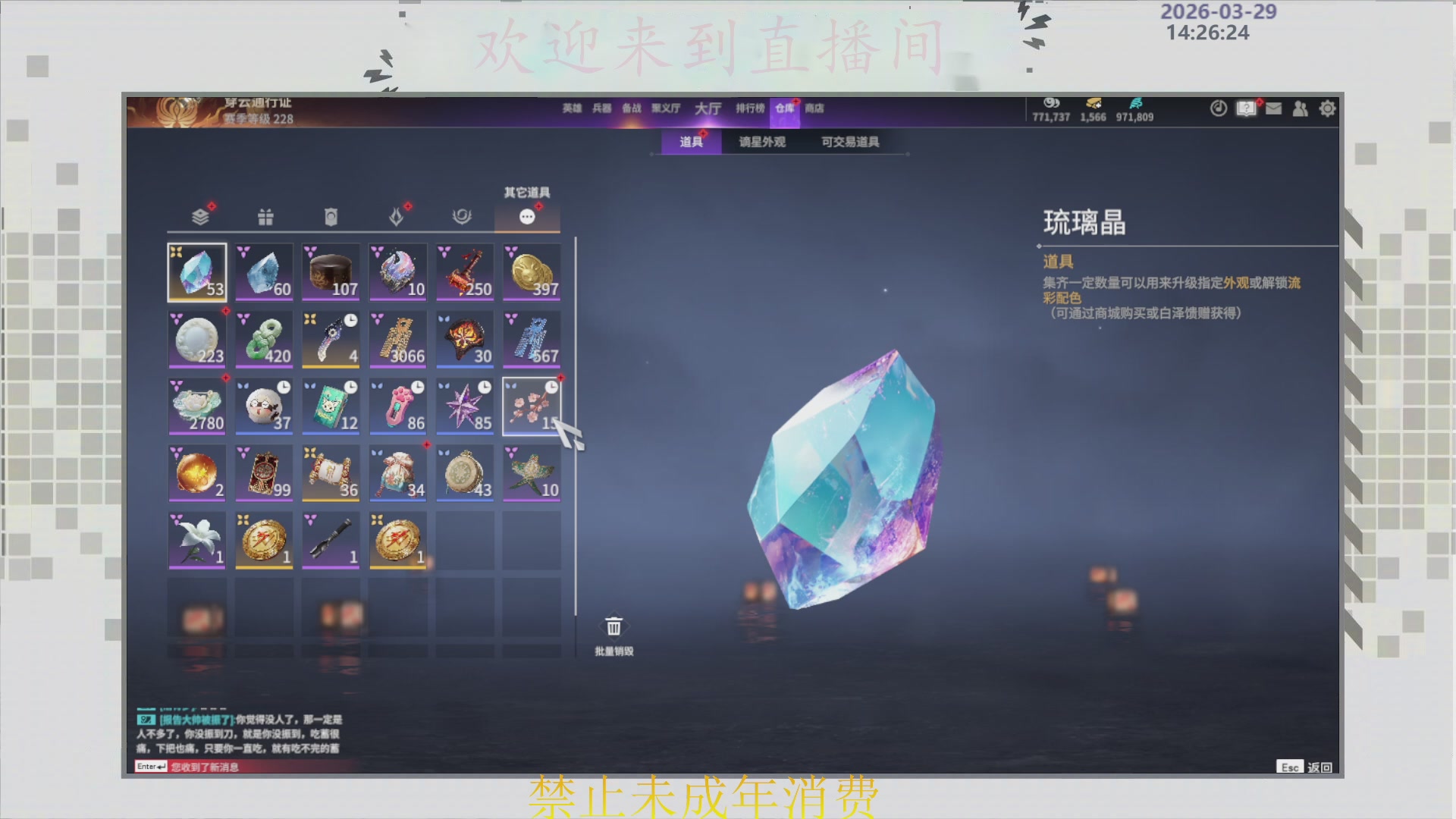
Task: Open the banner token category icon
Action: (331, 216)
